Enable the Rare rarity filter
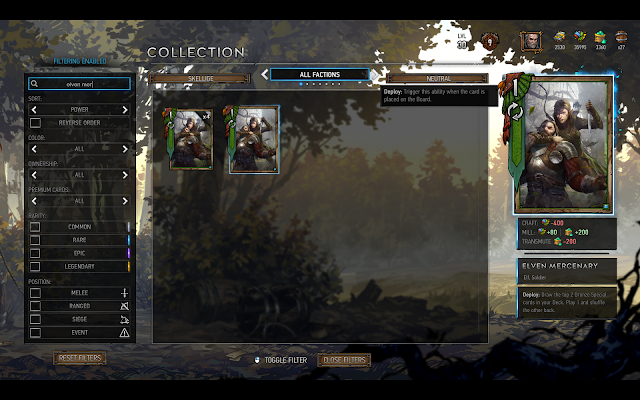Screen dimensions: 640x400 point(35,240)
